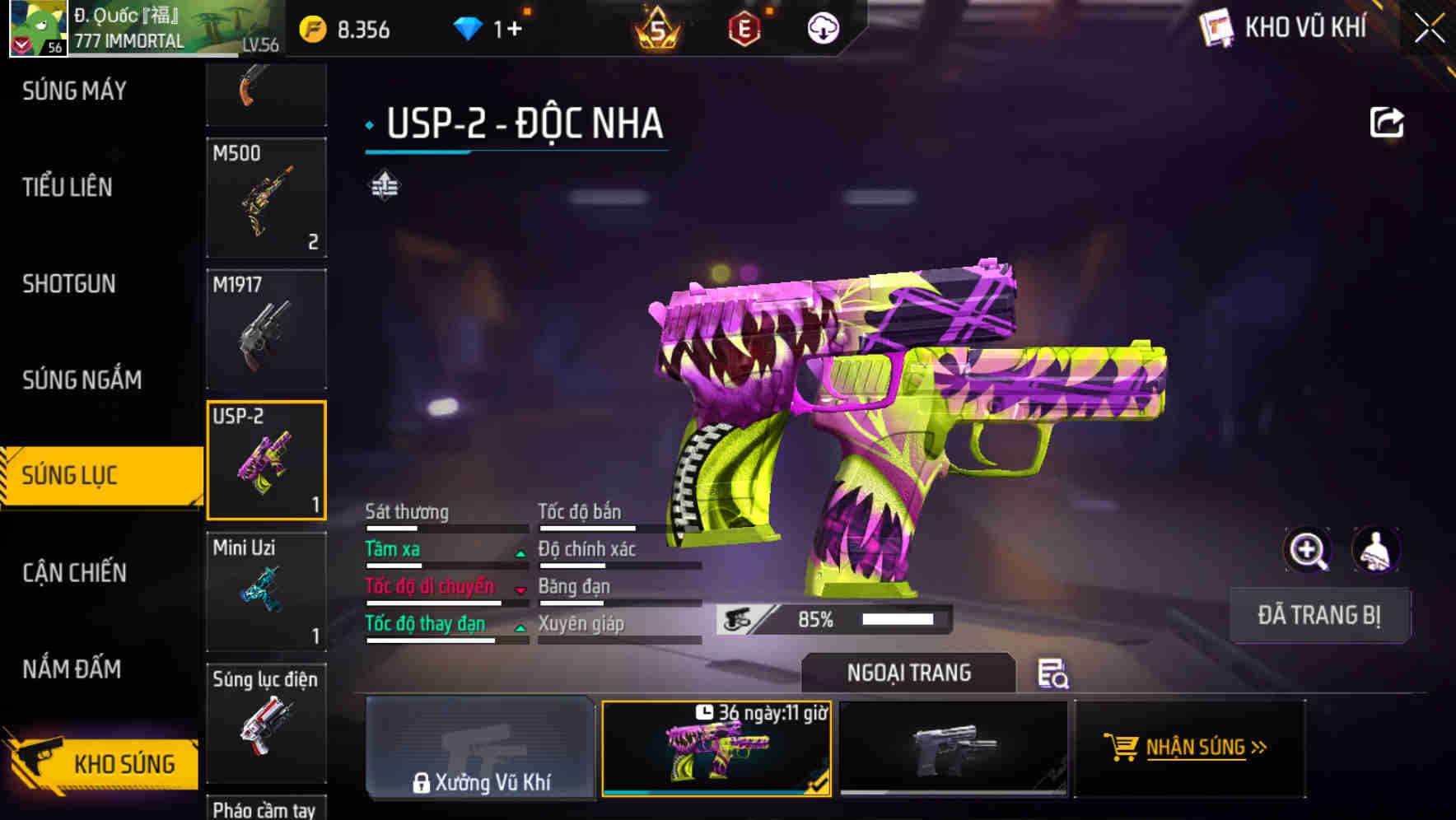
Task: Switch to the NGOẠI TRANG tab
Action: (909, 673)
